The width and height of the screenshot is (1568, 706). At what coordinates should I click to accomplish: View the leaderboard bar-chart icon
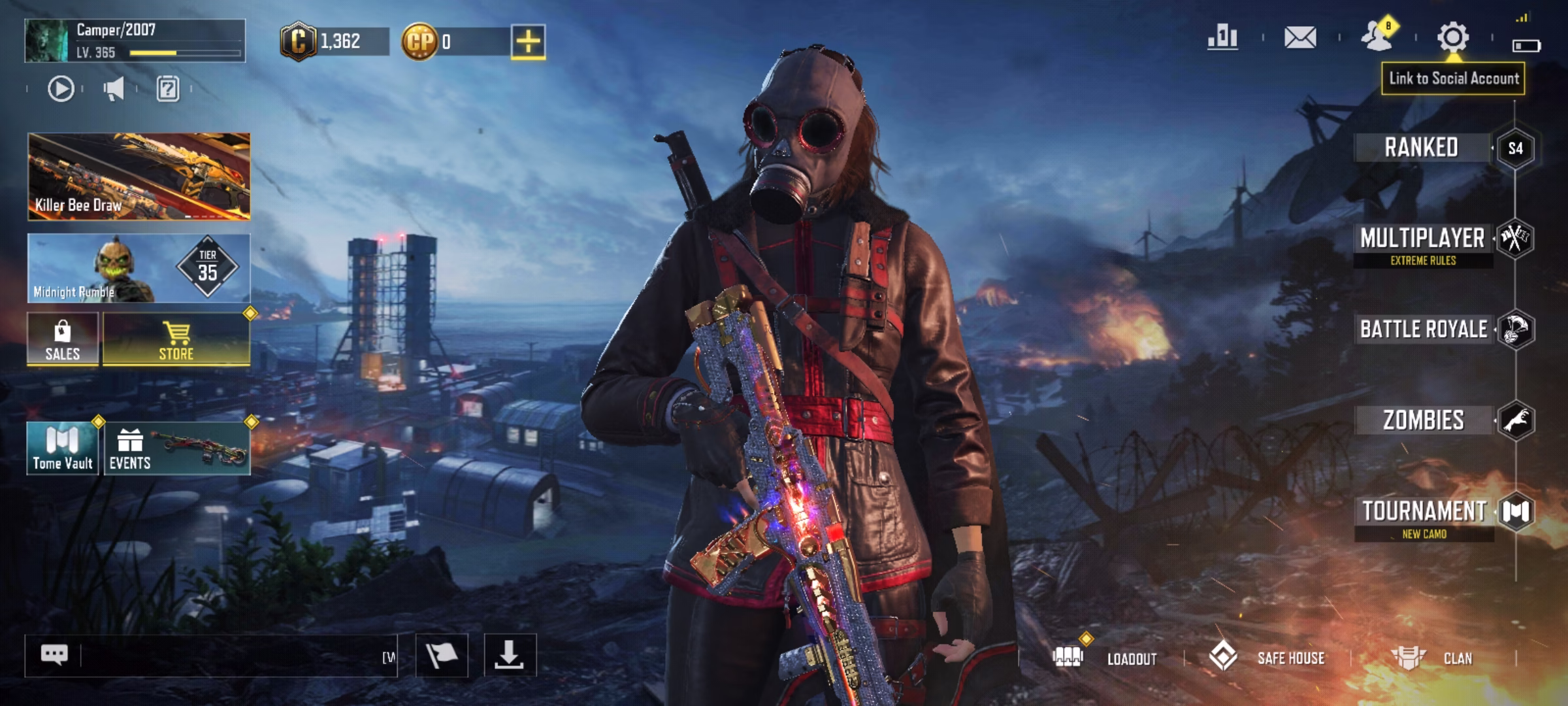1222,37
